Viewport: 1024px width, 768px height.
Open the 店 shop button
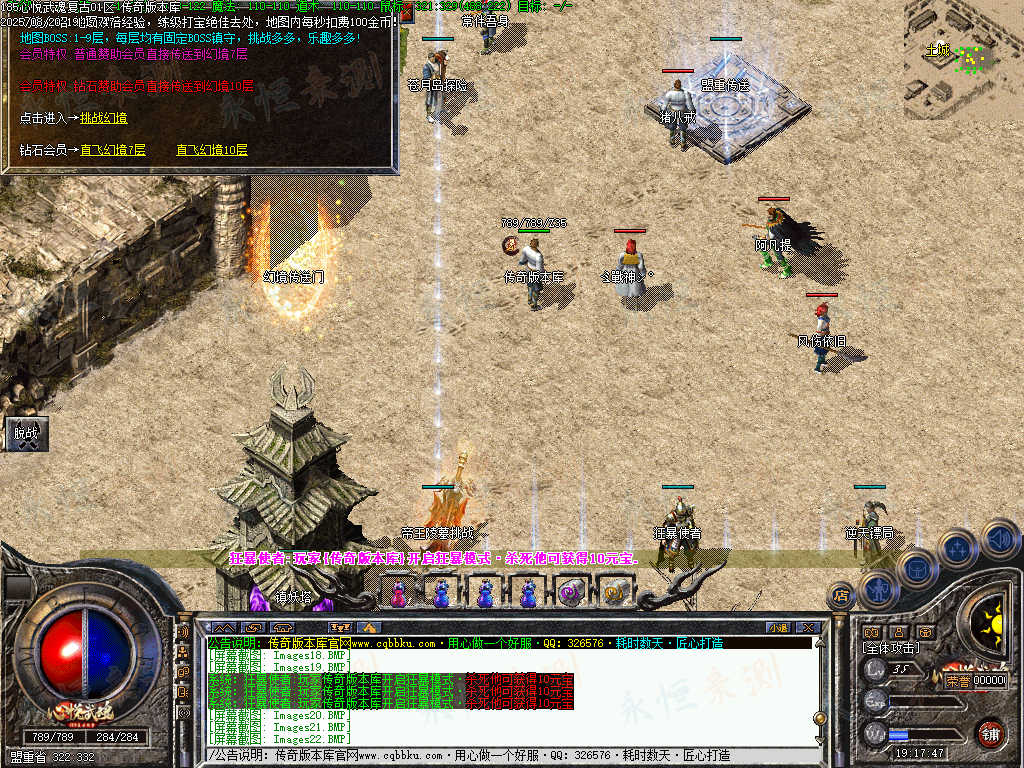tap(841, 596)
